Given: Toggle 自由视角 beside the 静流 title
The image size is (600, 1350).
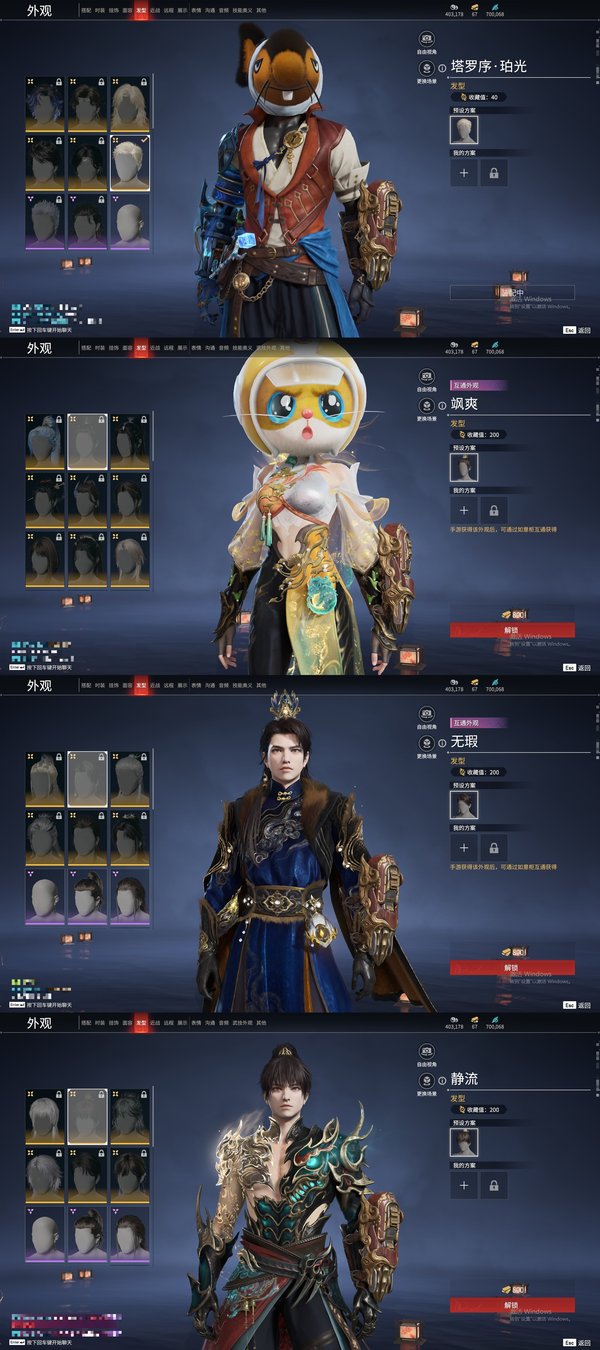Looking at the screenshot, I should 427,1053.
